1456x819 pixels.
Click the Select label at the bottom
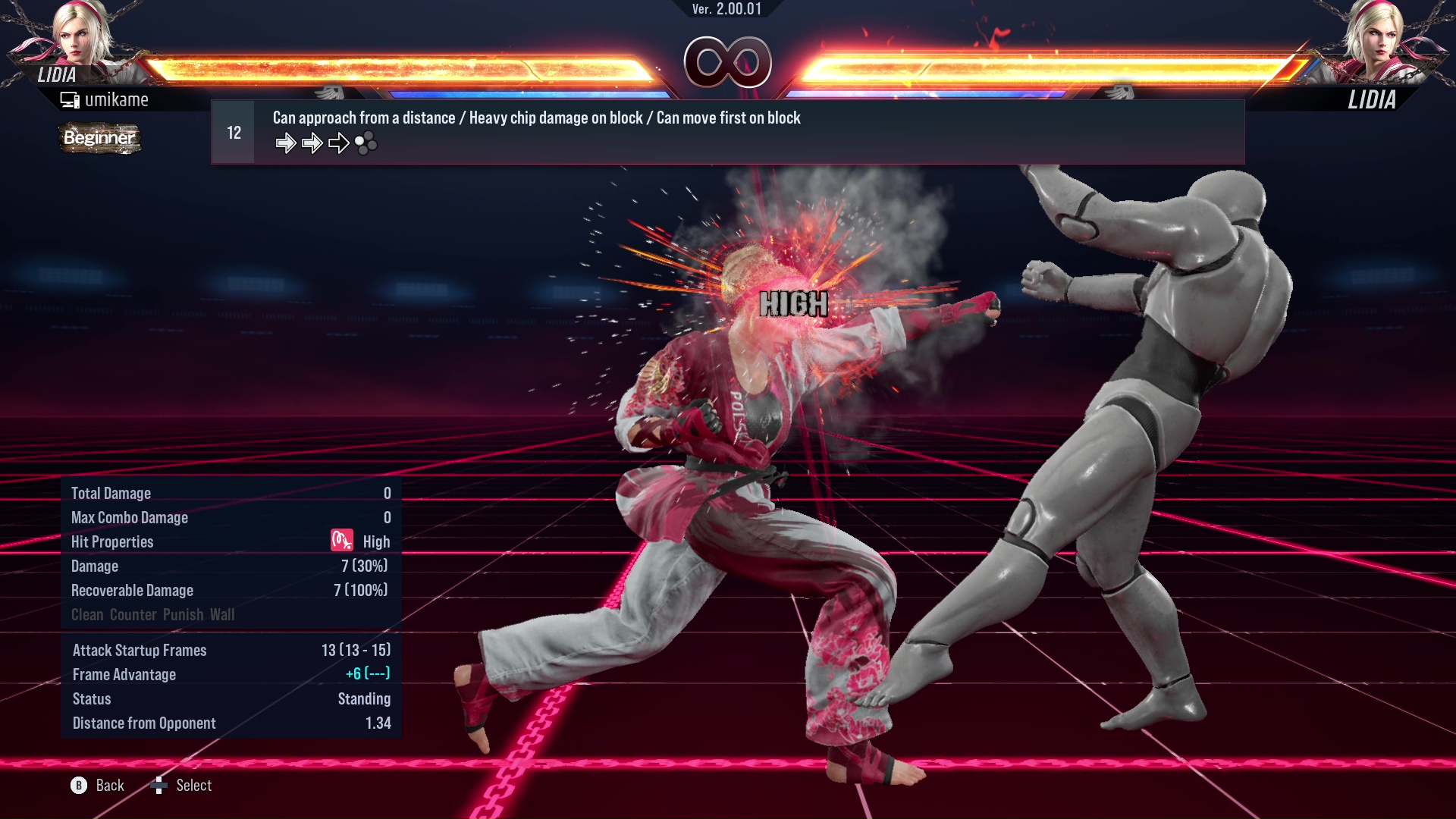click(x=194, y=785)
